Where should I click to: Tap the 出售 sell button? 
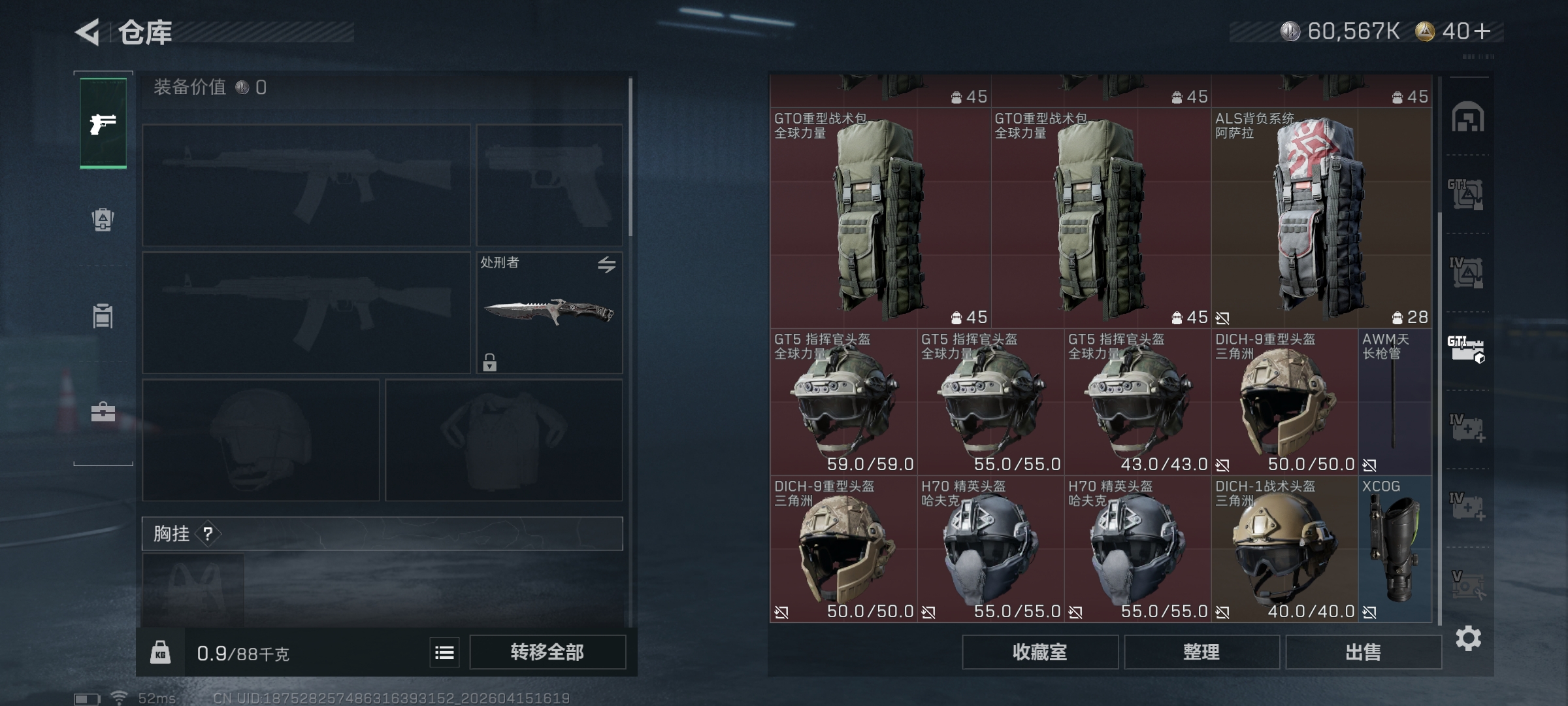tap(1363, 652)
